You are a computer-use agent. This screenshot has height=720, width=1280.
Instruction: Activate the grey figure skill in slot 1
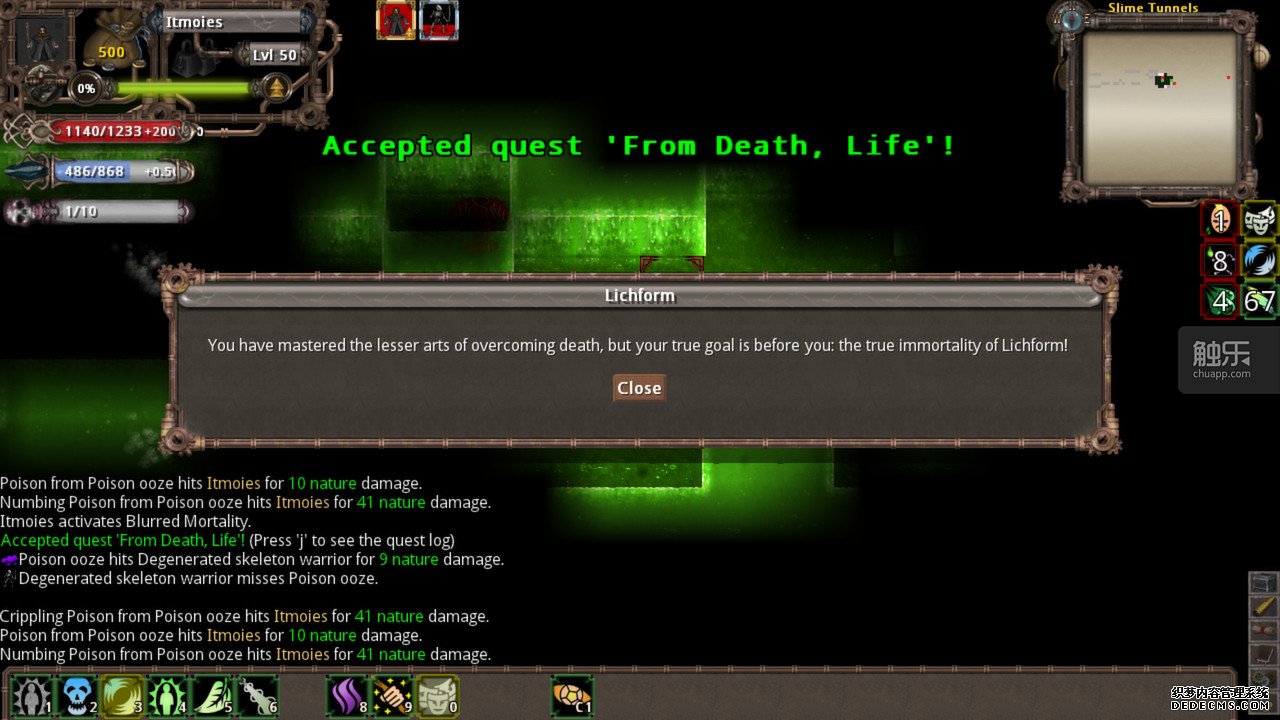(30, 696)
